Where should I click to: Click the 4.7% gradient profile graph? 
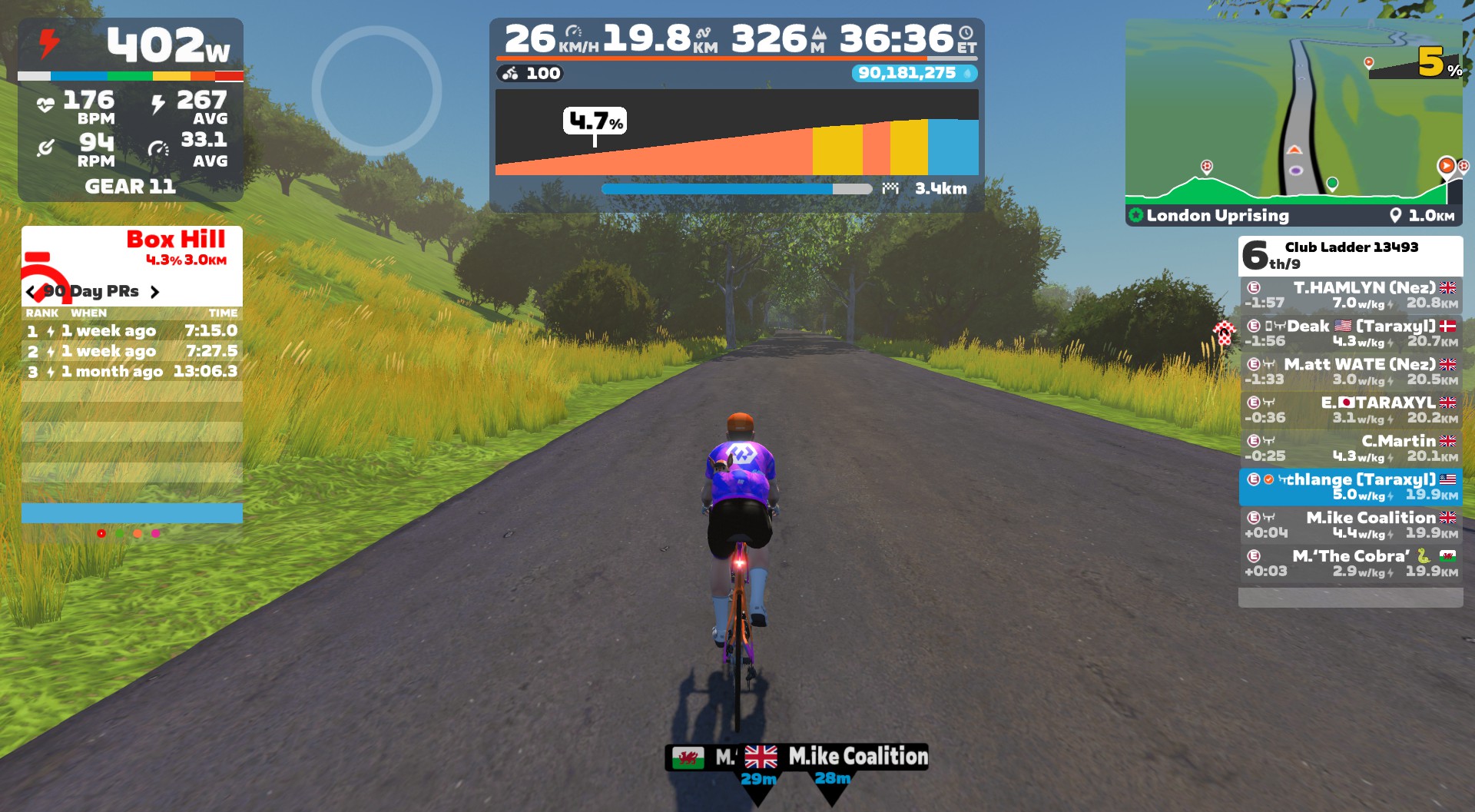click(x=737, y=133)
